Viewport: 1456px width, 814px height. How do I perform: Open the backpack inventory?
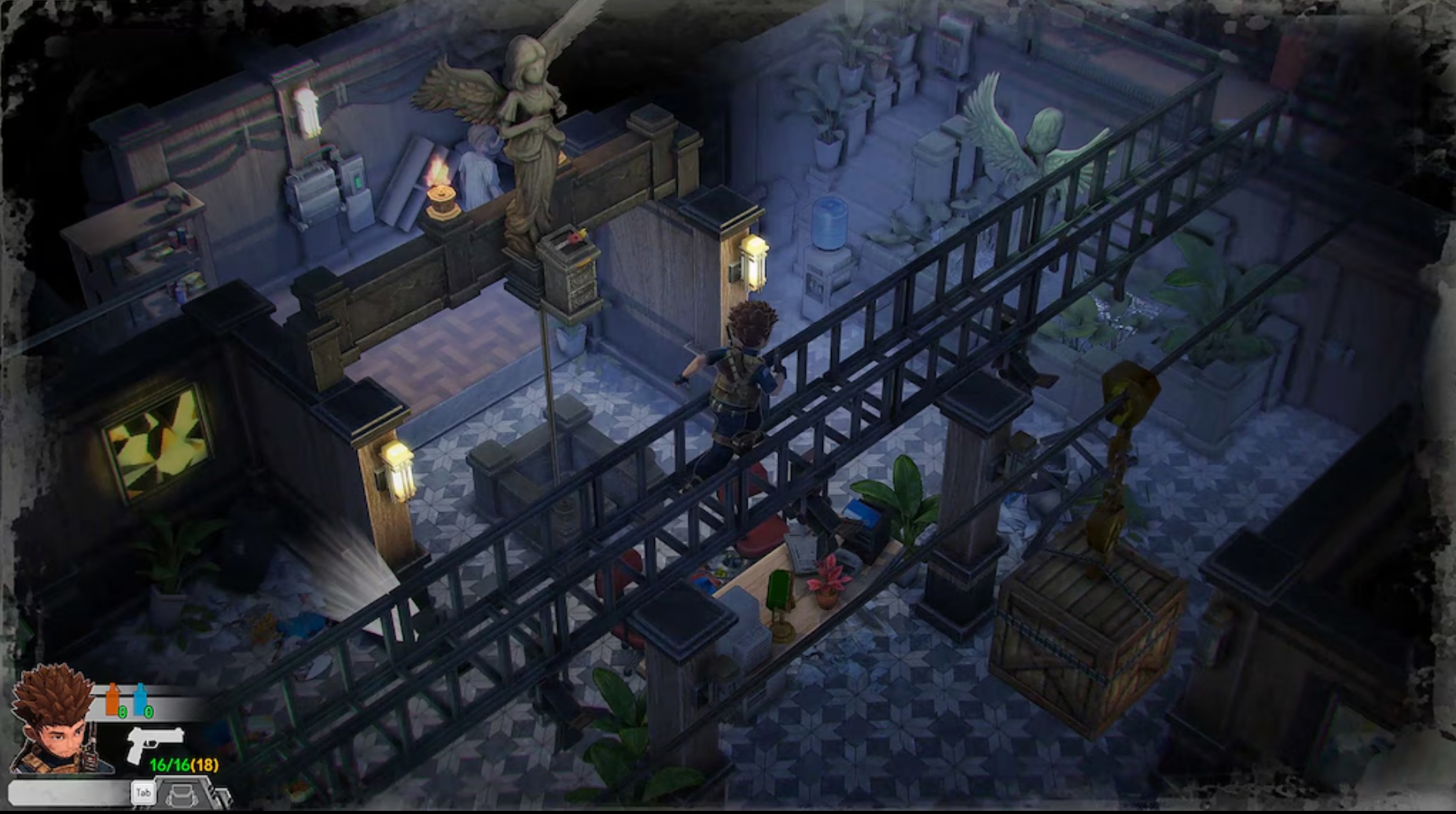click(180, 794)
